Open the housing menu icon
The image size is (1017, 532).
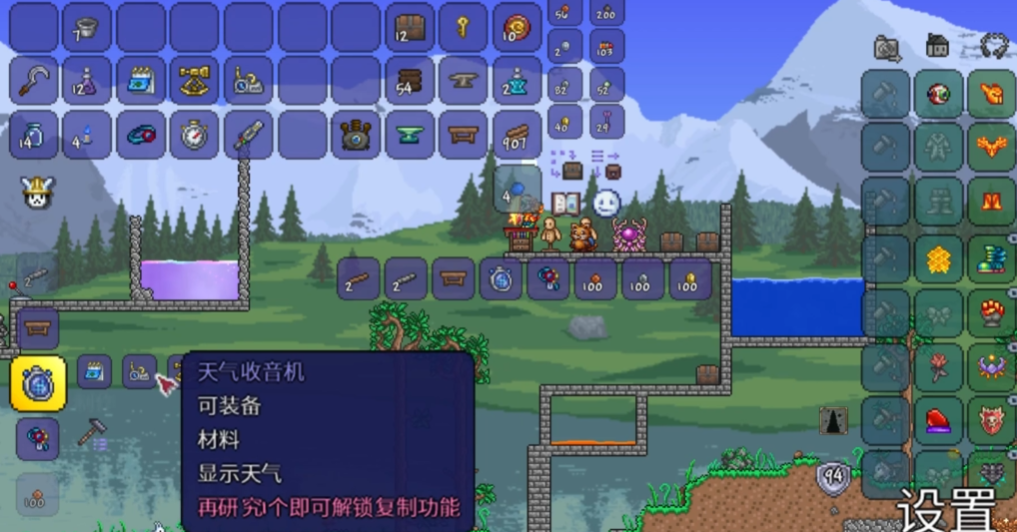938,46
